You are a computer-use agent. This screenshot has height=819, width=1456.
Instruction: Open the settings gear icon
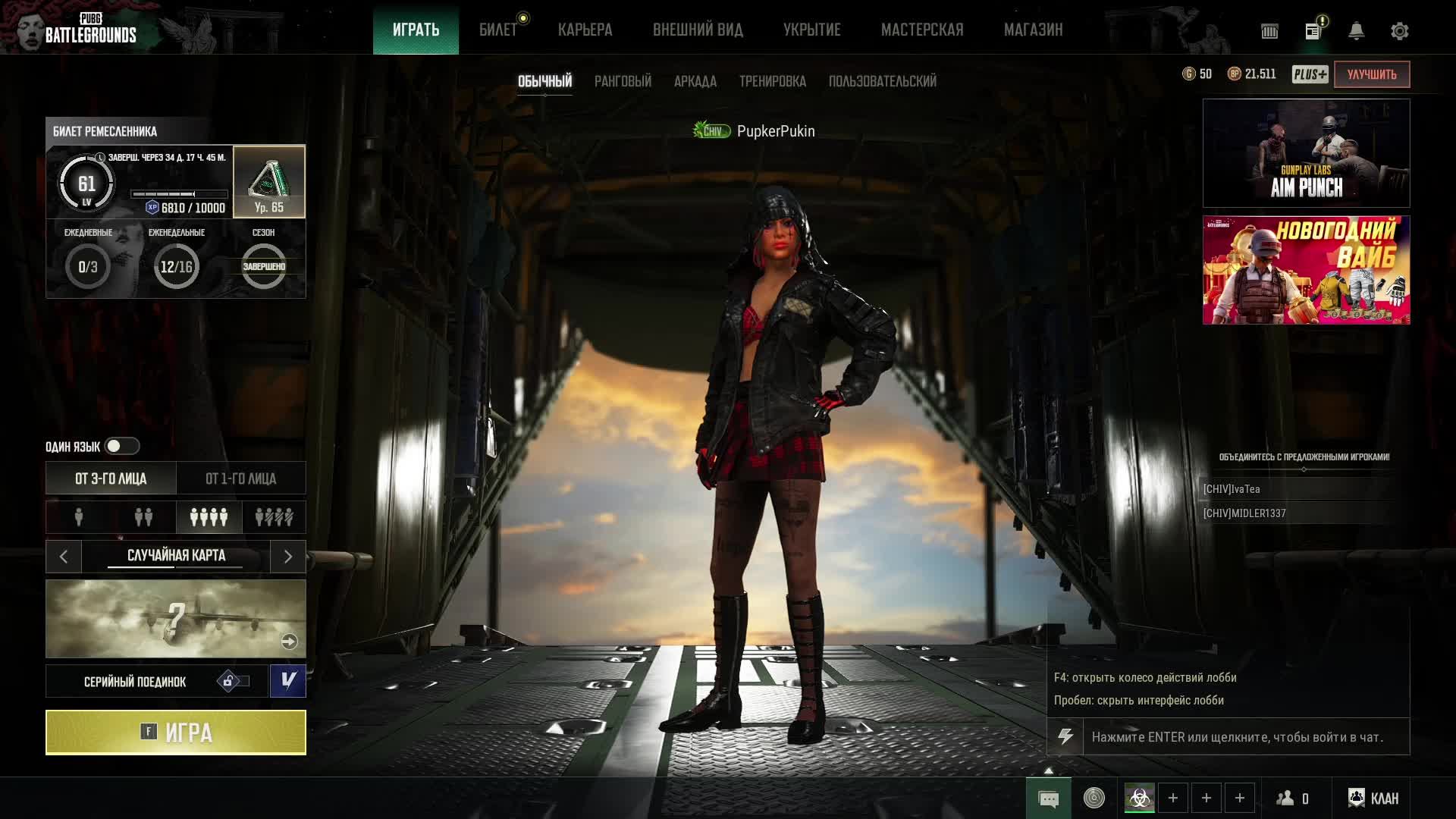click(x=1399, y=31)
